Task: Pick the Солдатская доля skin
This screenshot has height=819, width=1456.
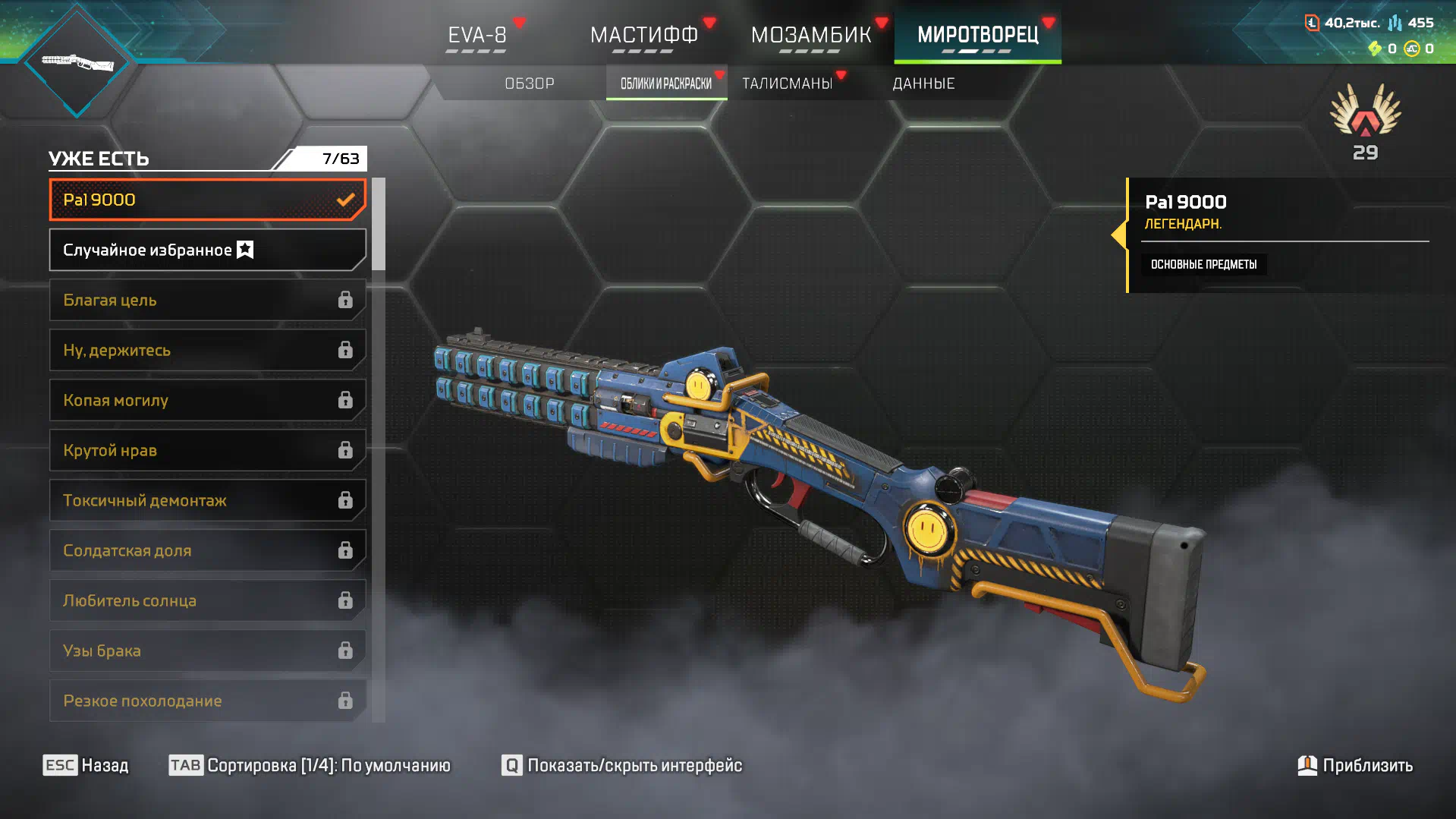Action: tap(207, 550)
